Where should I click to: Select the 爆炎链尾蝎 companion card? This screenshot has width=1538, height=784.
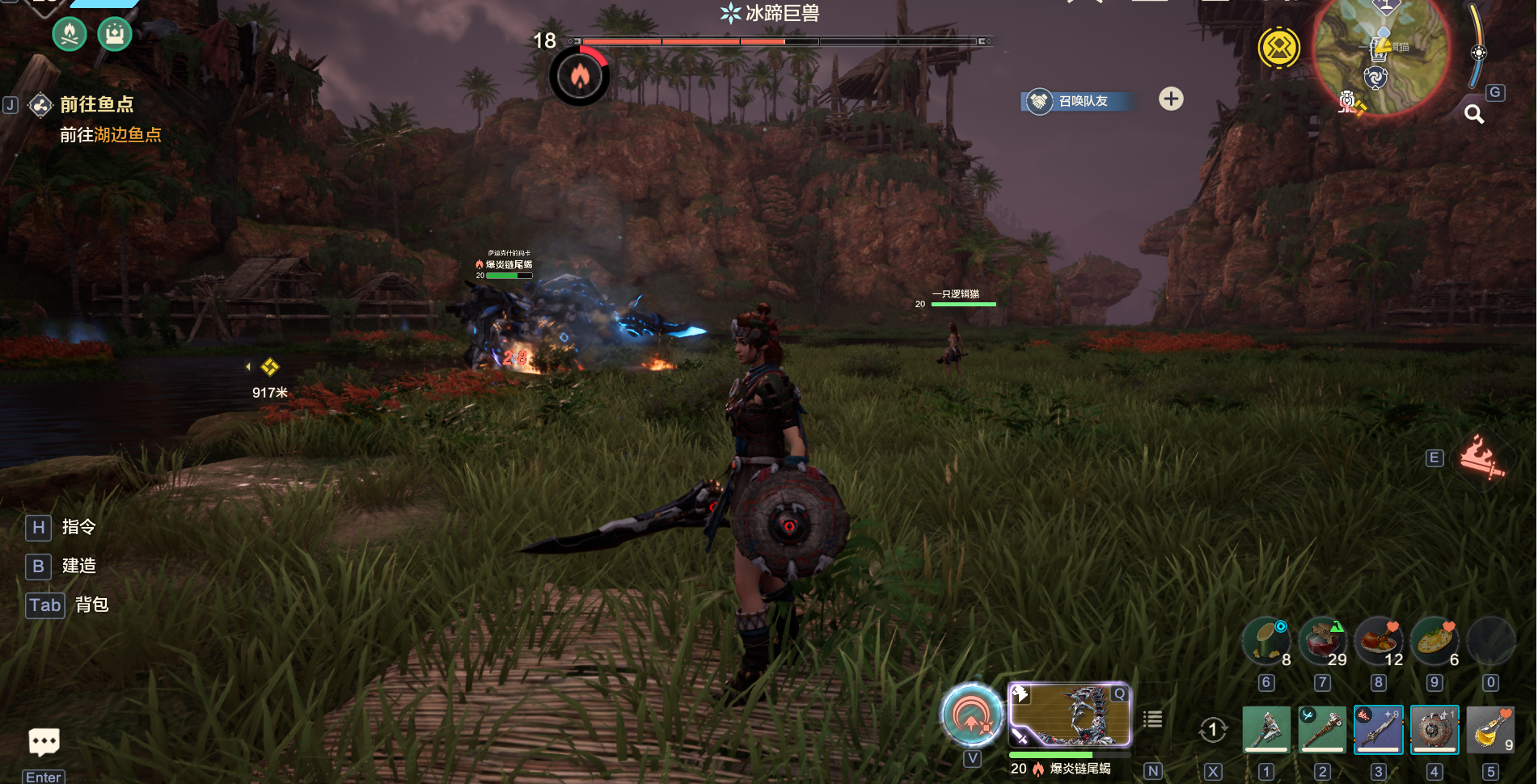[1069, 714]
